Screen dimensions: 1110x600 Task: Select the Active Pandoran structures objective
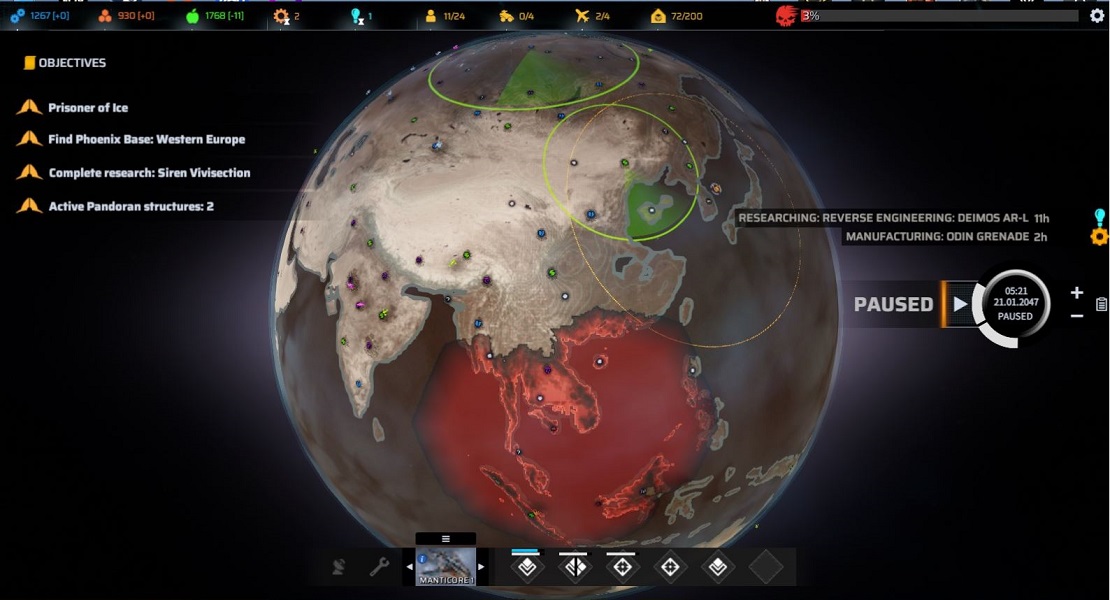point(131,207)
